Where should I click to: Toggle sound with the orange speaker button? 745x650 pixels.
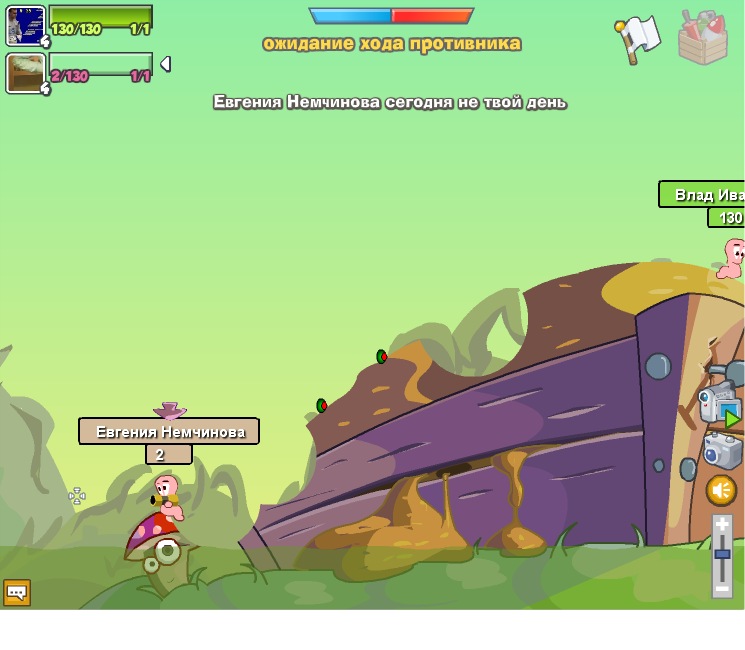721,490
